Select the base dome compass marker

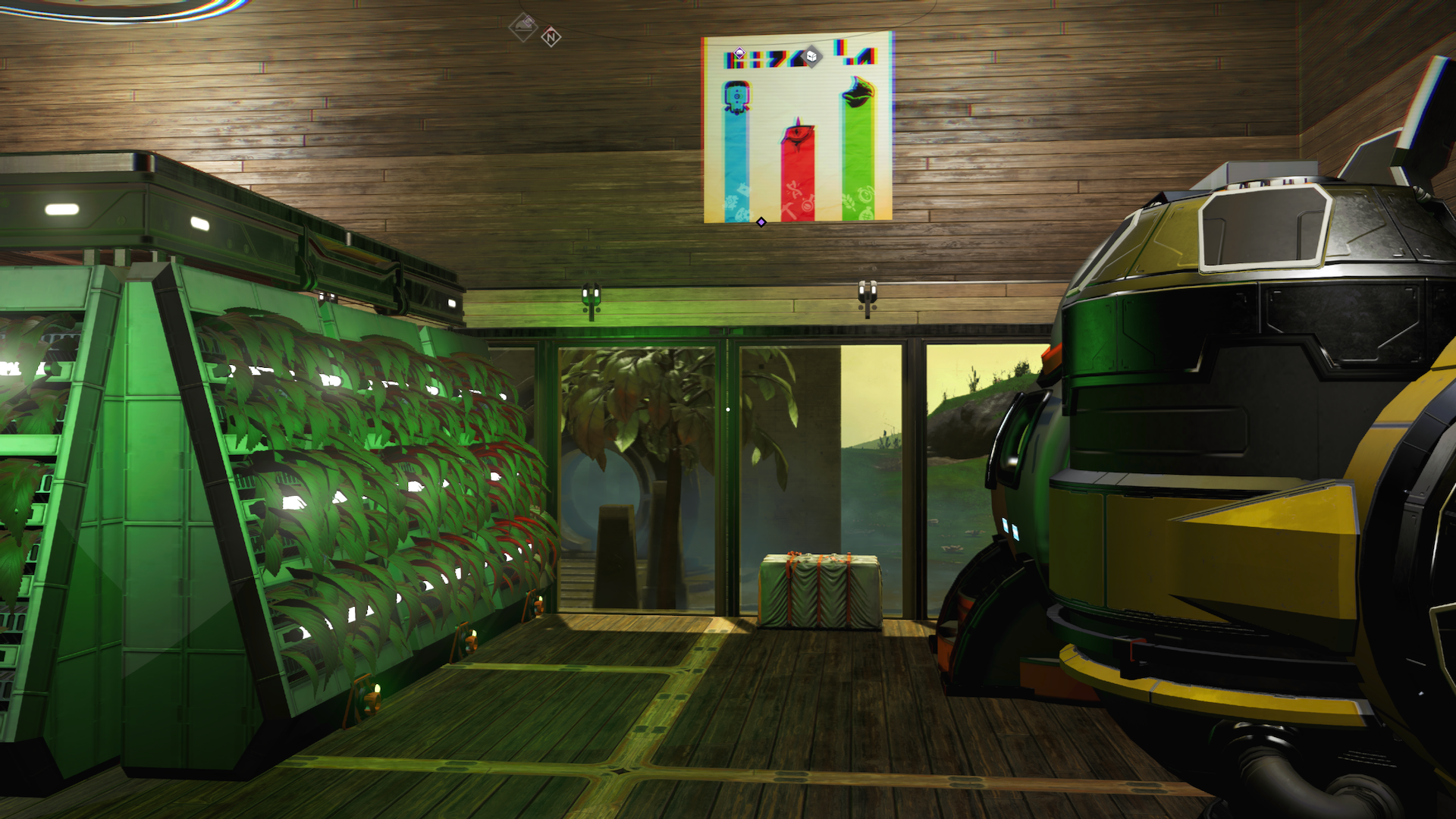tap(523, 27)
